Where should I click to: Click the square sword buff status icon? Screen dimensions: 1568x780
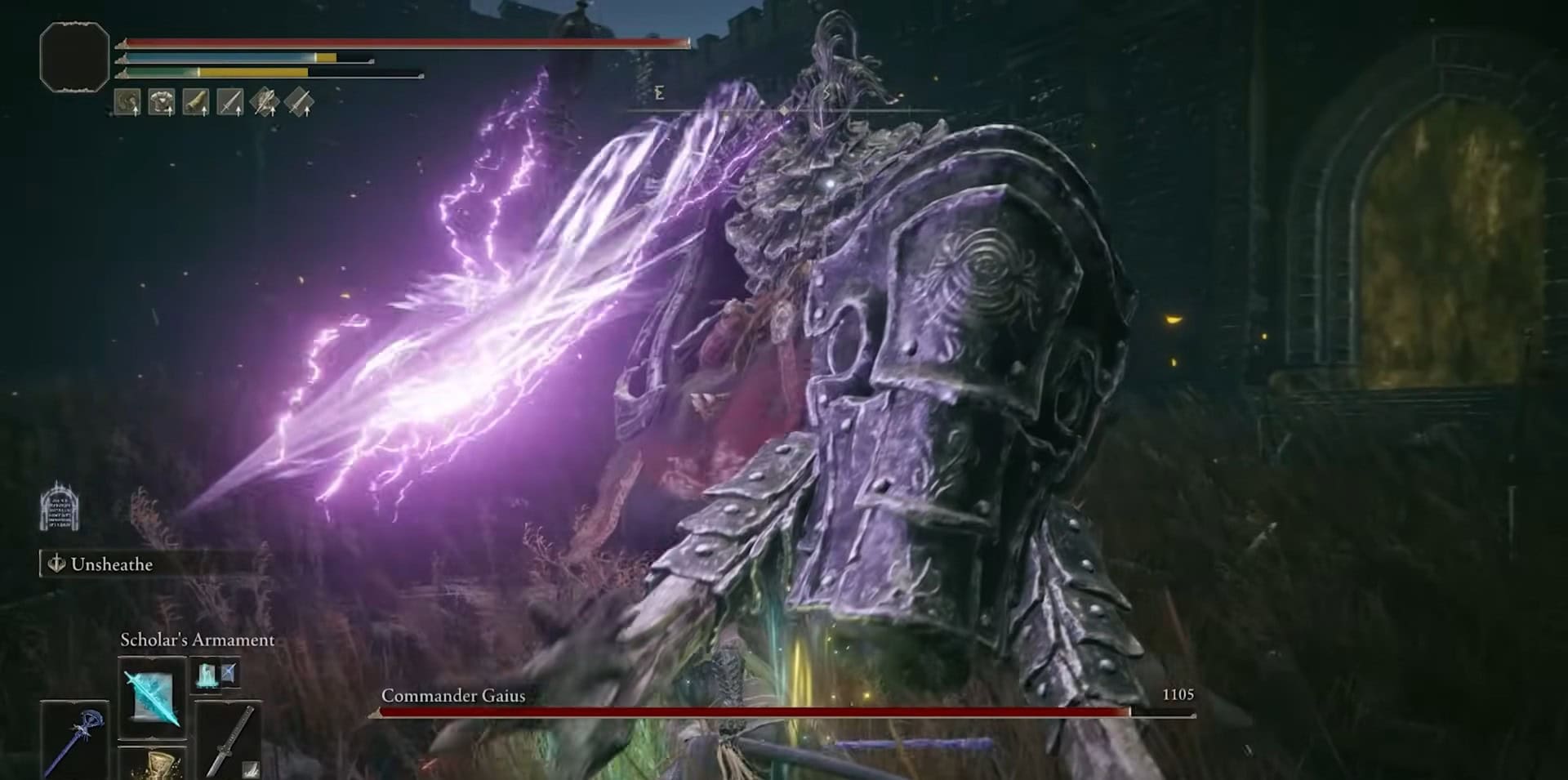point(230,102)
